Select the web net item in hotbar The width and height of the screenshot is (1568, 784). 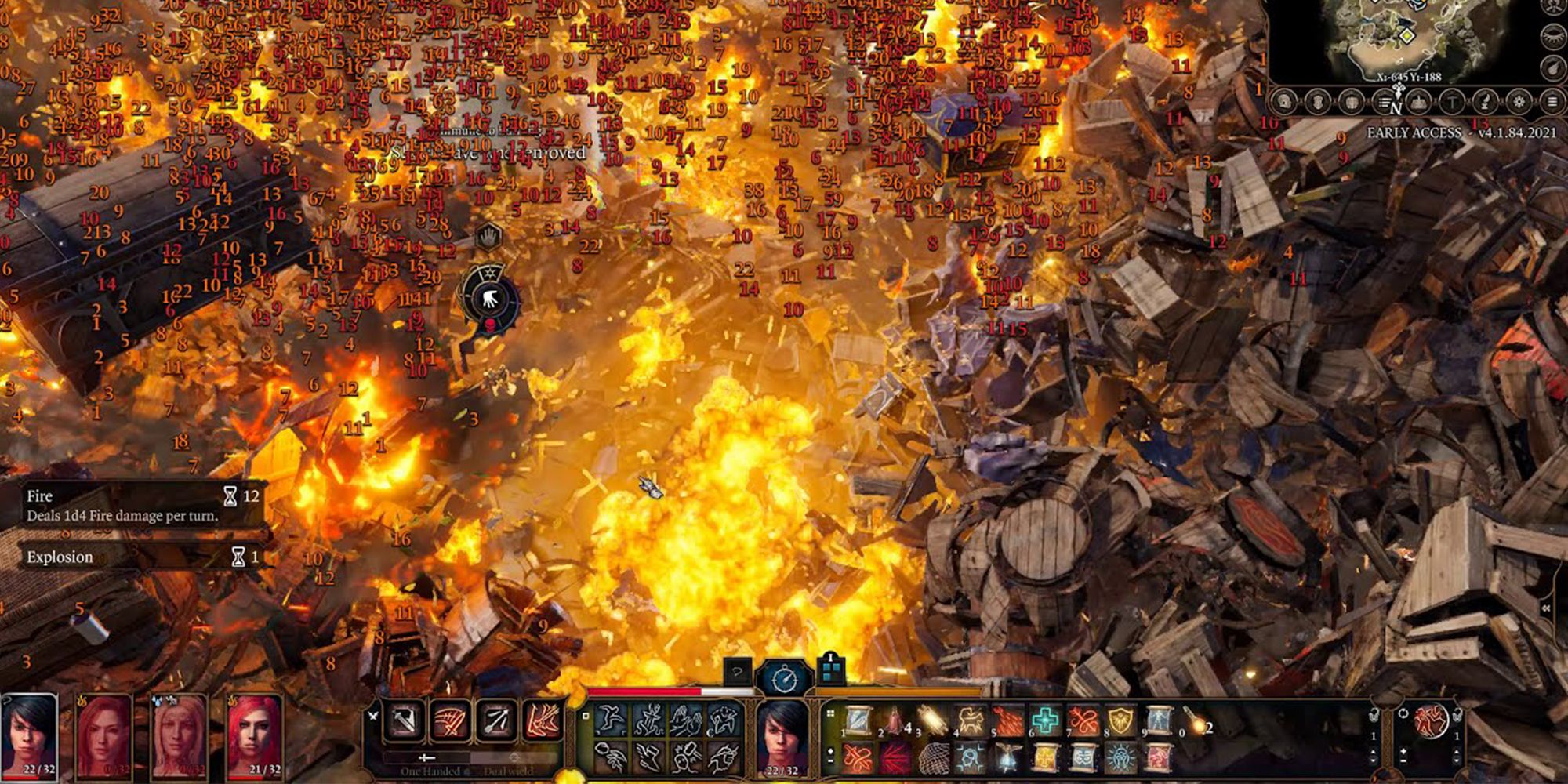(933, 758)
